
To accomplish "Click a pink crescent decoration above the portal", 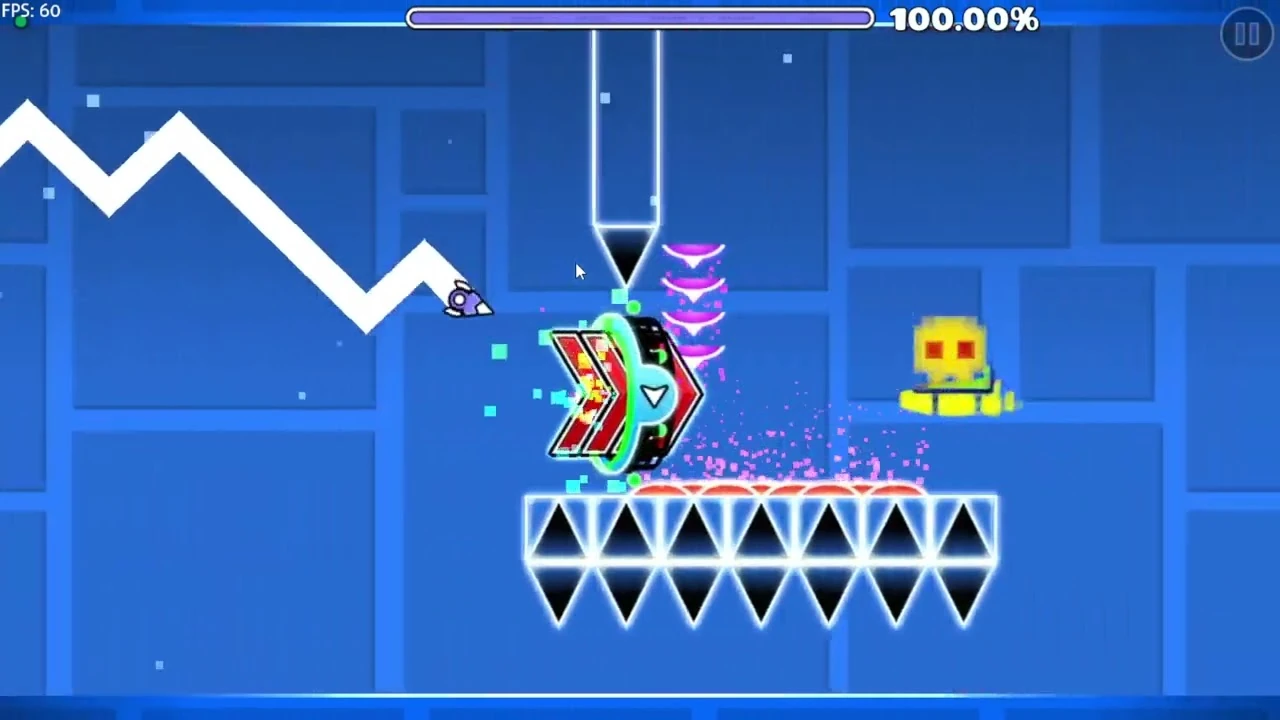I will pyautogui.click(x=693, y=250).
